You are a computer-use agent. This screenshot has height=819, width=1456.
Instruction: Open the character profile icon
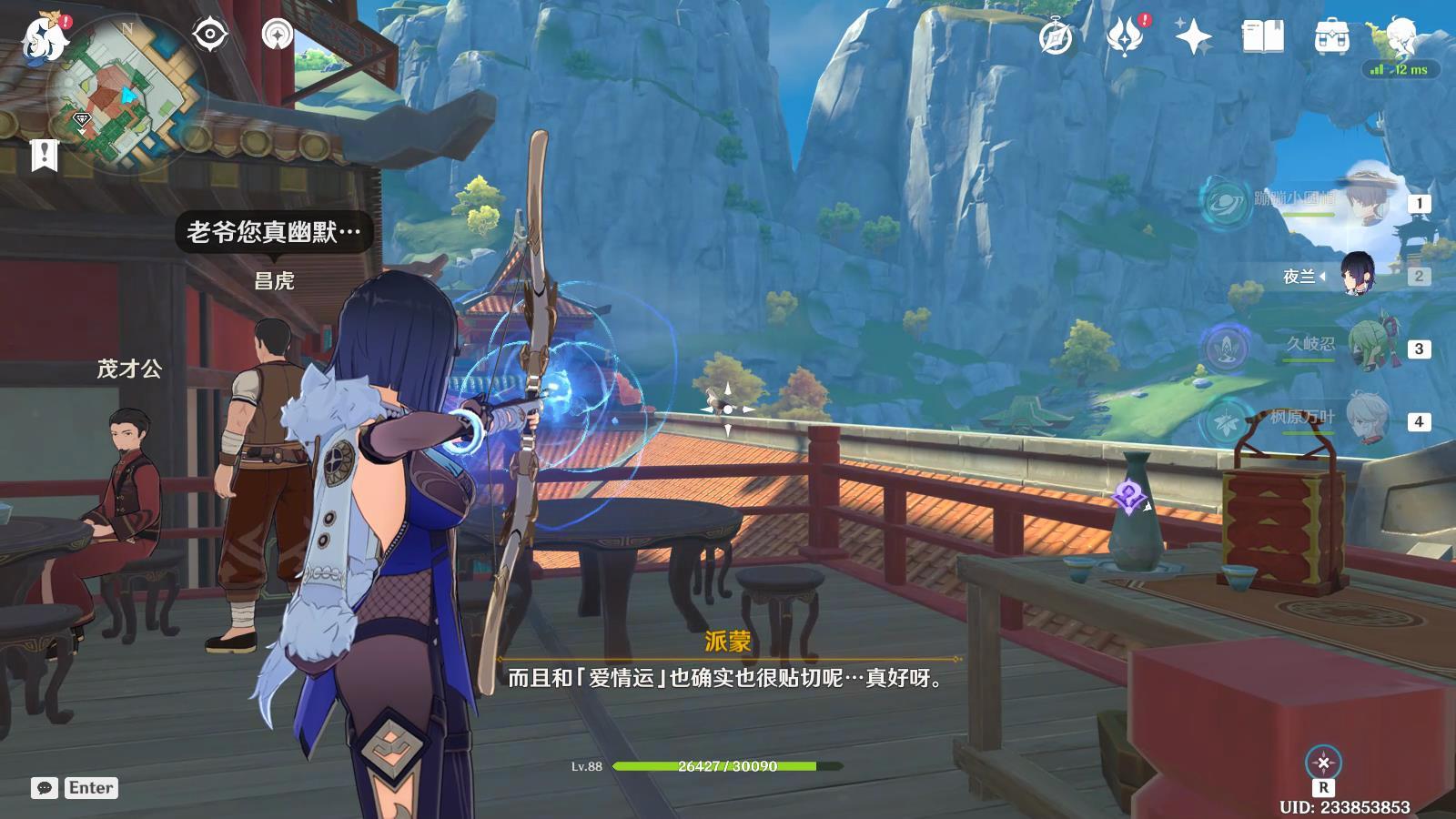coord(1401,35)
